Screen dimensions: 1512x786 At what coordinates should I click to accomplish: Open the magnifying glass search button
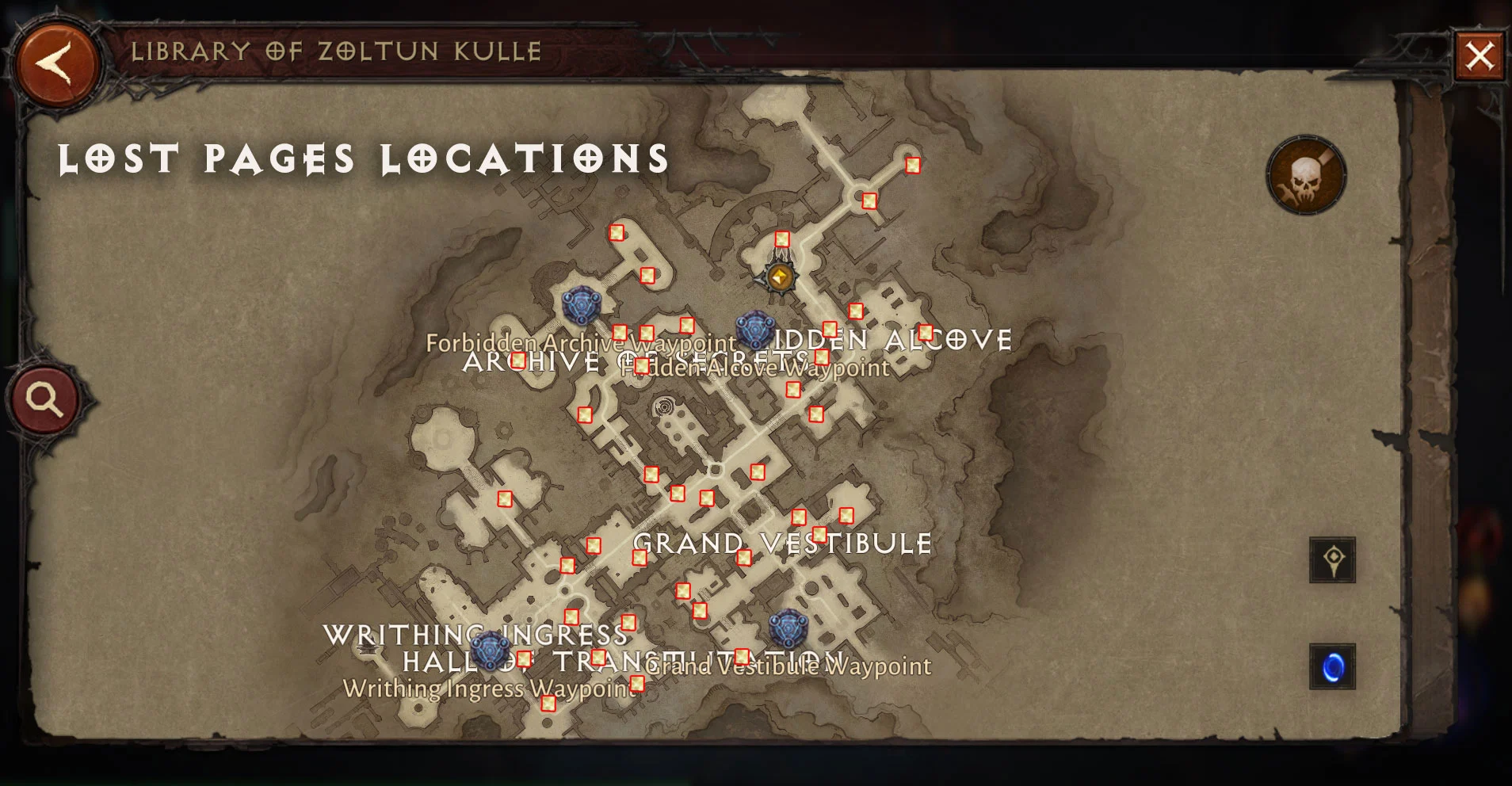coord(45,400)
